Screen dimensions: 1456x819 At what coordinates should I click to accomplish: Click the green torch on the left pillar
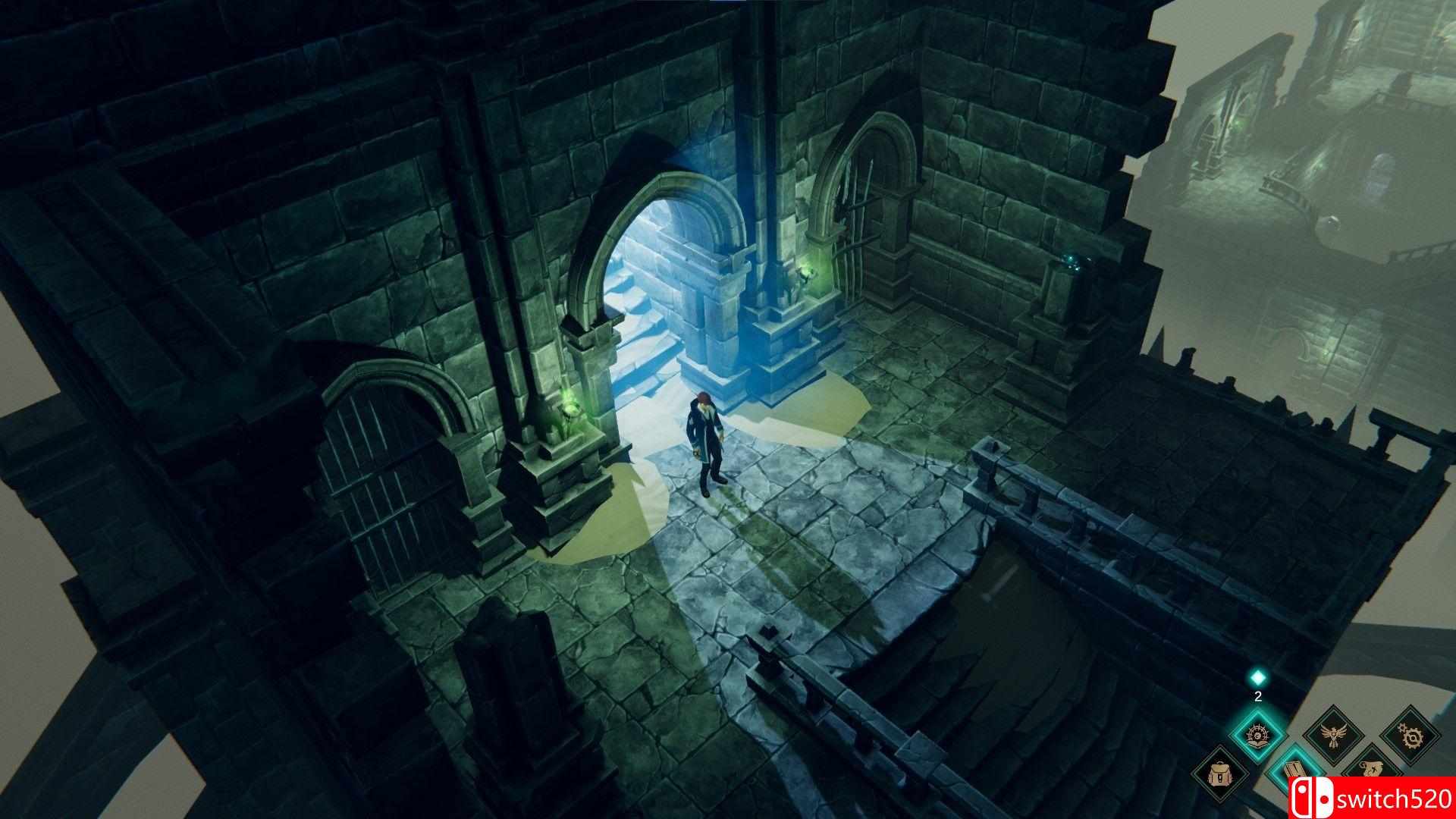[570, 406]
